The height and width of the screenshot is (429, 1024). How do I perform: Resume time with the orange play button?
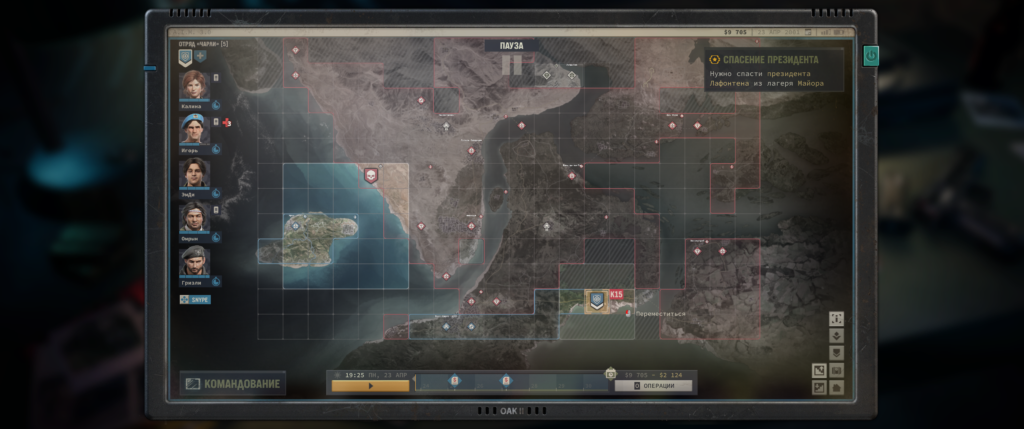click(370, 385)
